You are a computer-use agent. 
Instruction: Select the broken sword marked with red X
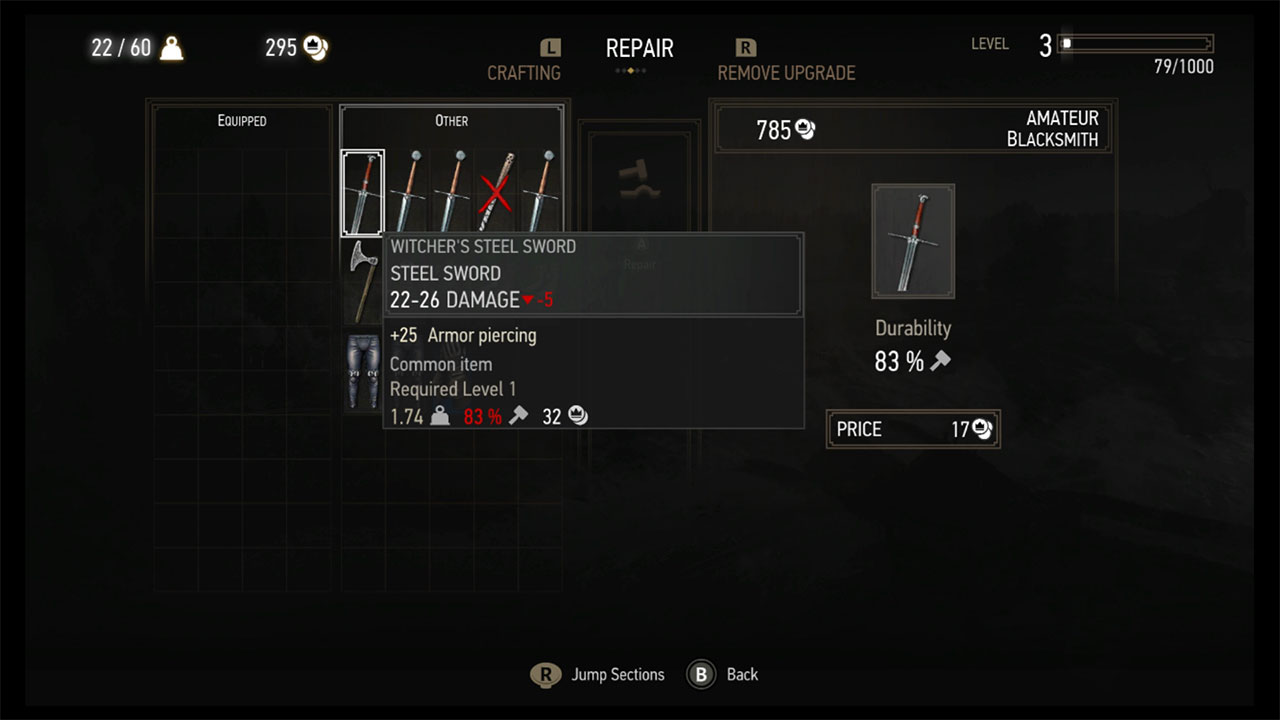[x=496, y=192]
